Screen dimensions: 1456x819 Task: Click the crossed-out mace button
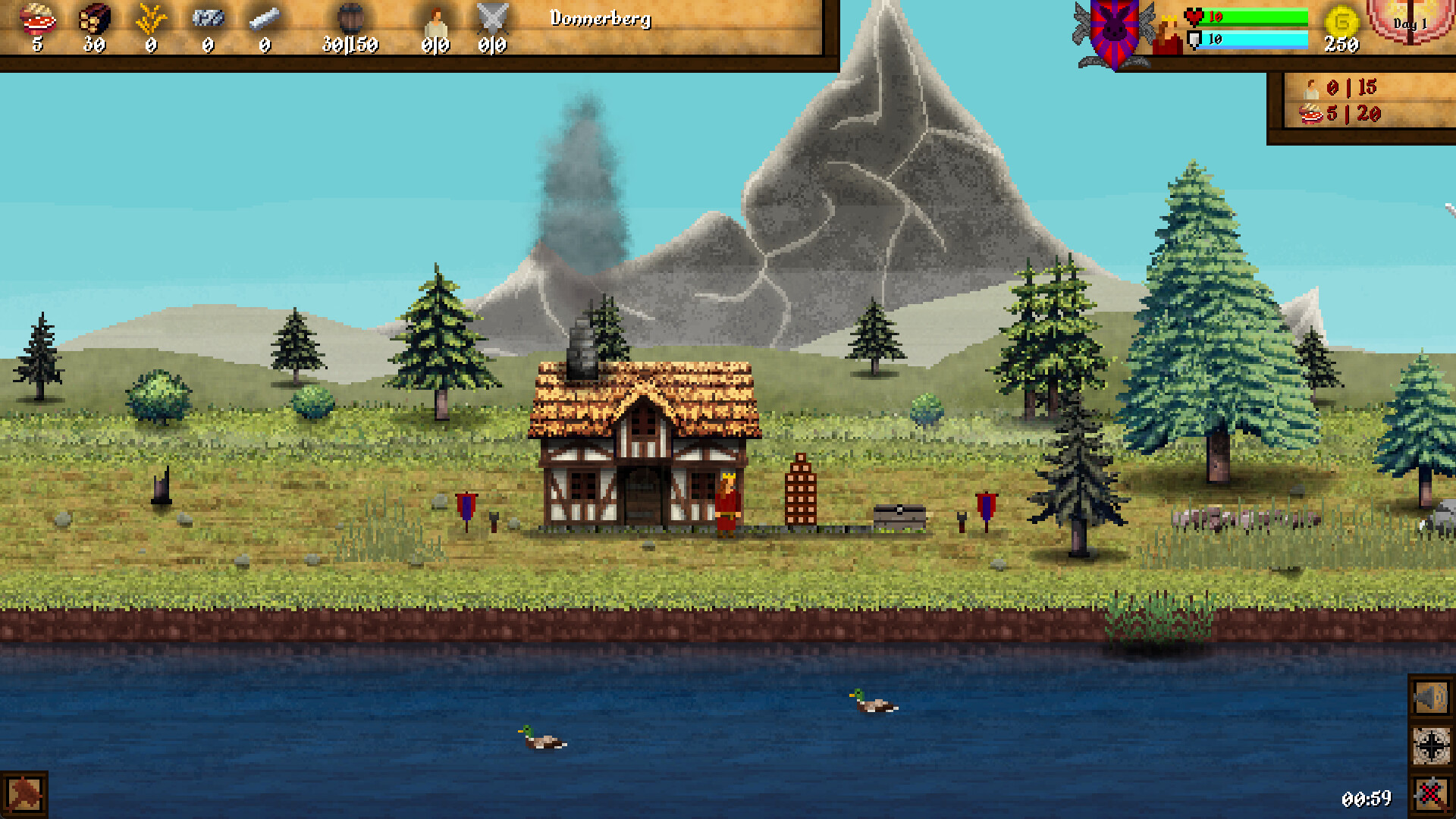tap(1430, 794)
